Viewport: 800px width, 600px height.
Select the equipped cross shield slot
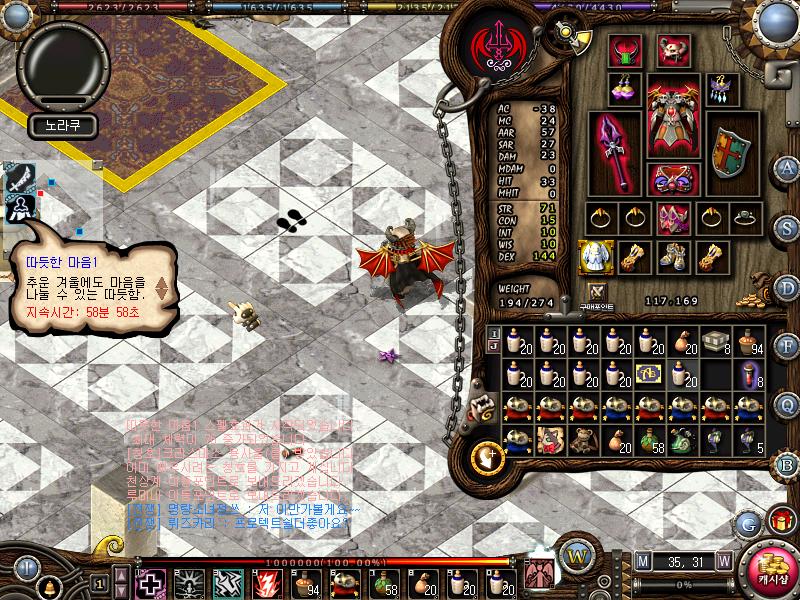coord(730,152)
